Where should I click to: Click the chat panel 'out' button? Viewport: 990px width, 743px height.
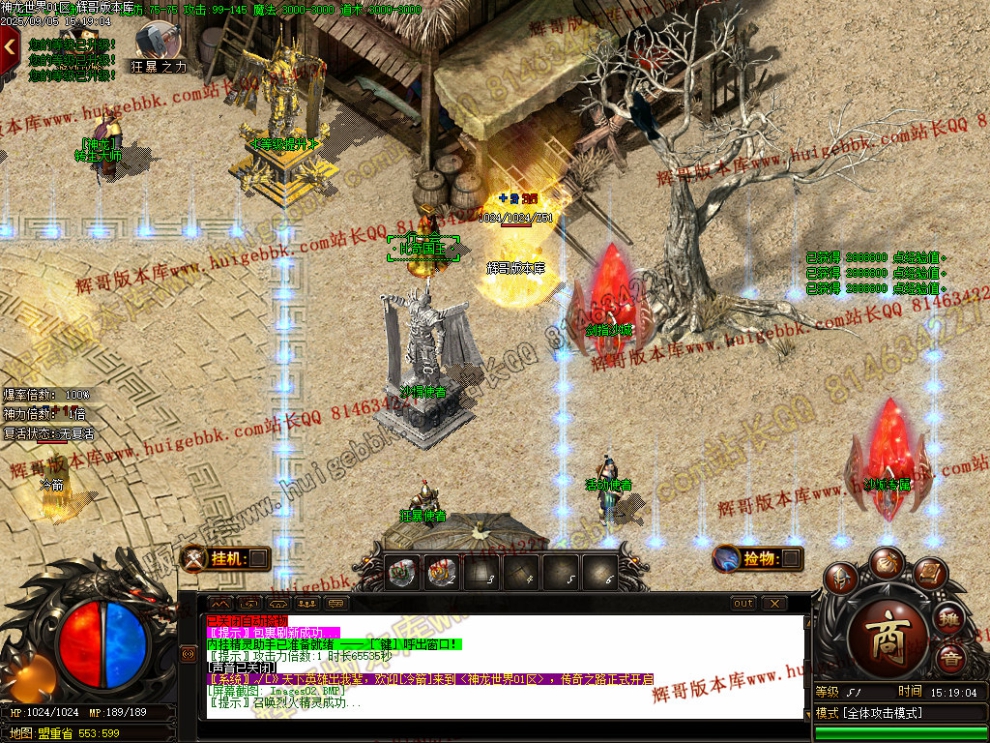[x=743, y=604]
